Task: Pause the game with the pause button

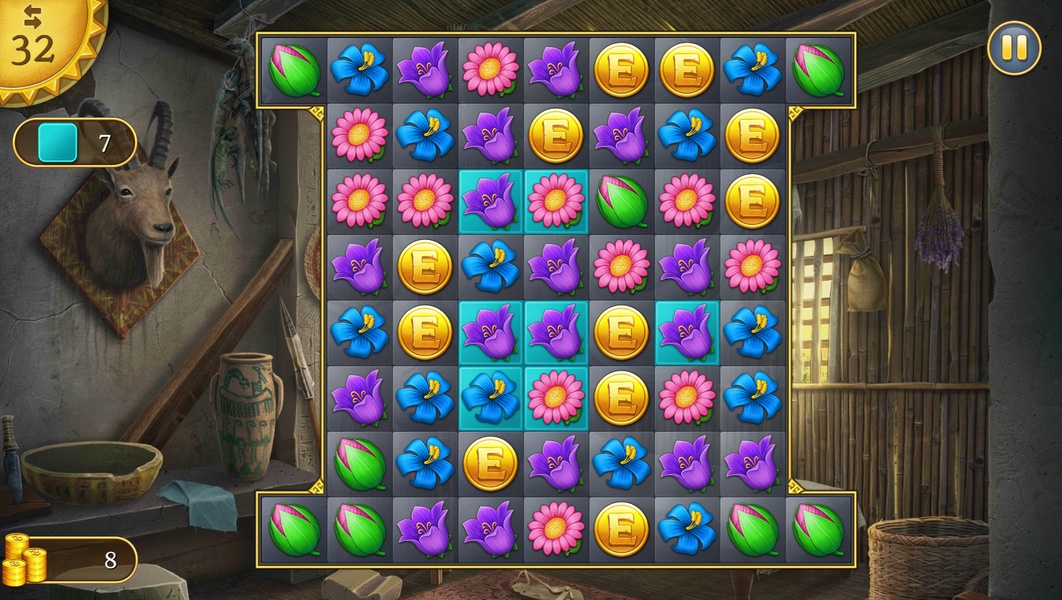Action: [1013, 47]
